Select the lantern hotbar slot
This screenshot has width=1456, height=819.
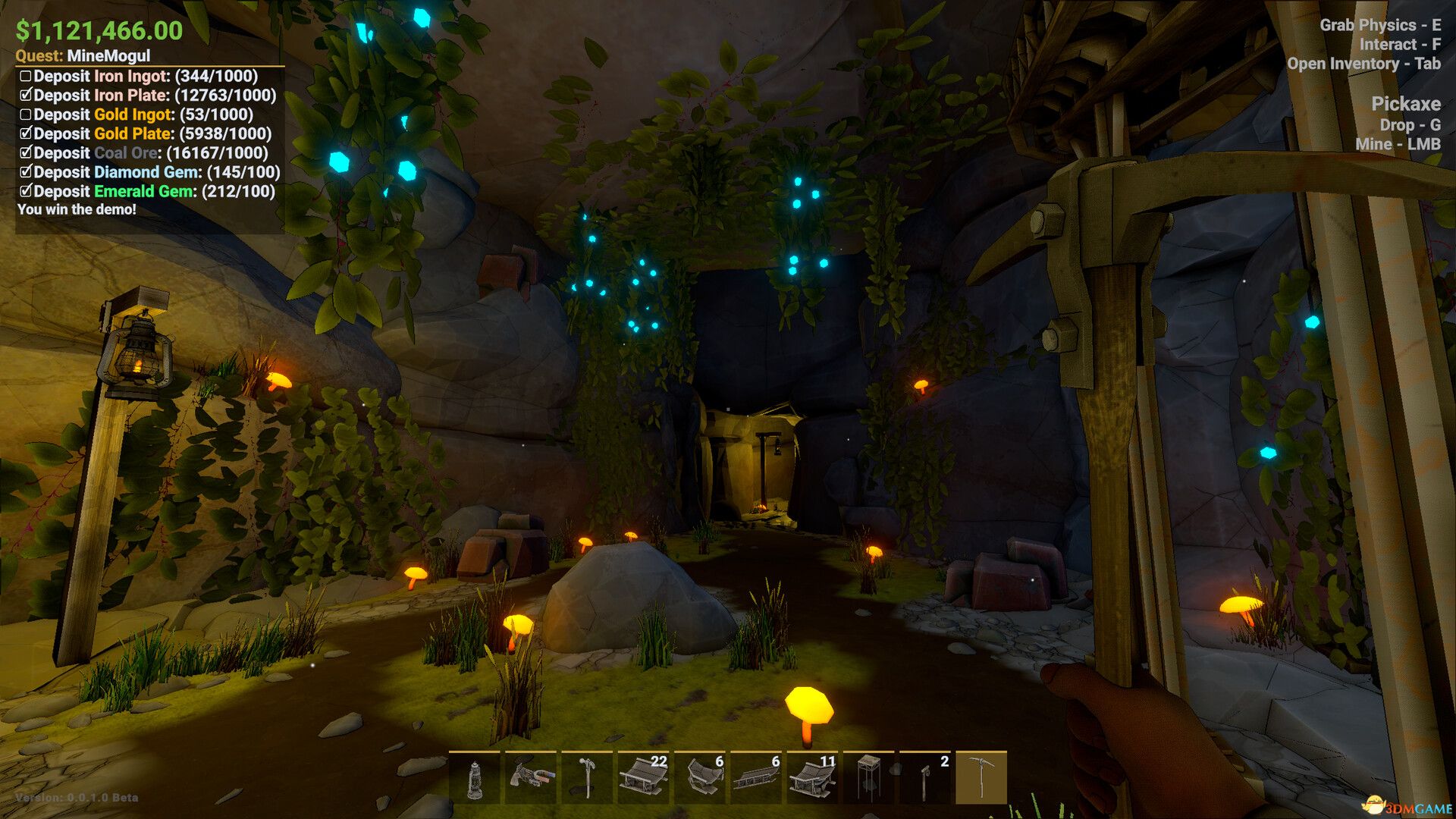[475, 778]
